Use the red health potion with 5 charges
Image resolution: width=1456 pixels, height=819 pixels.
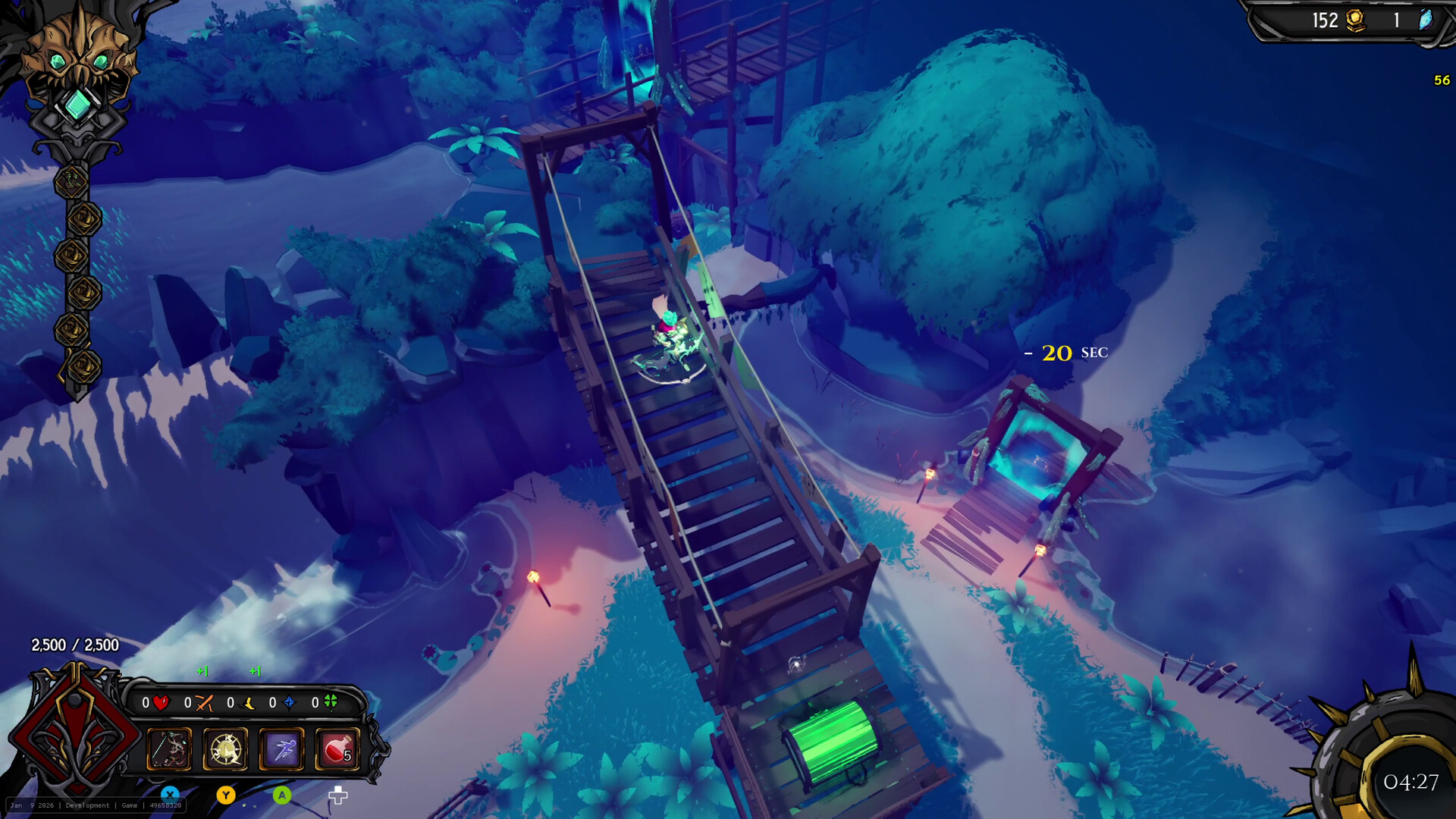(338, 751)
